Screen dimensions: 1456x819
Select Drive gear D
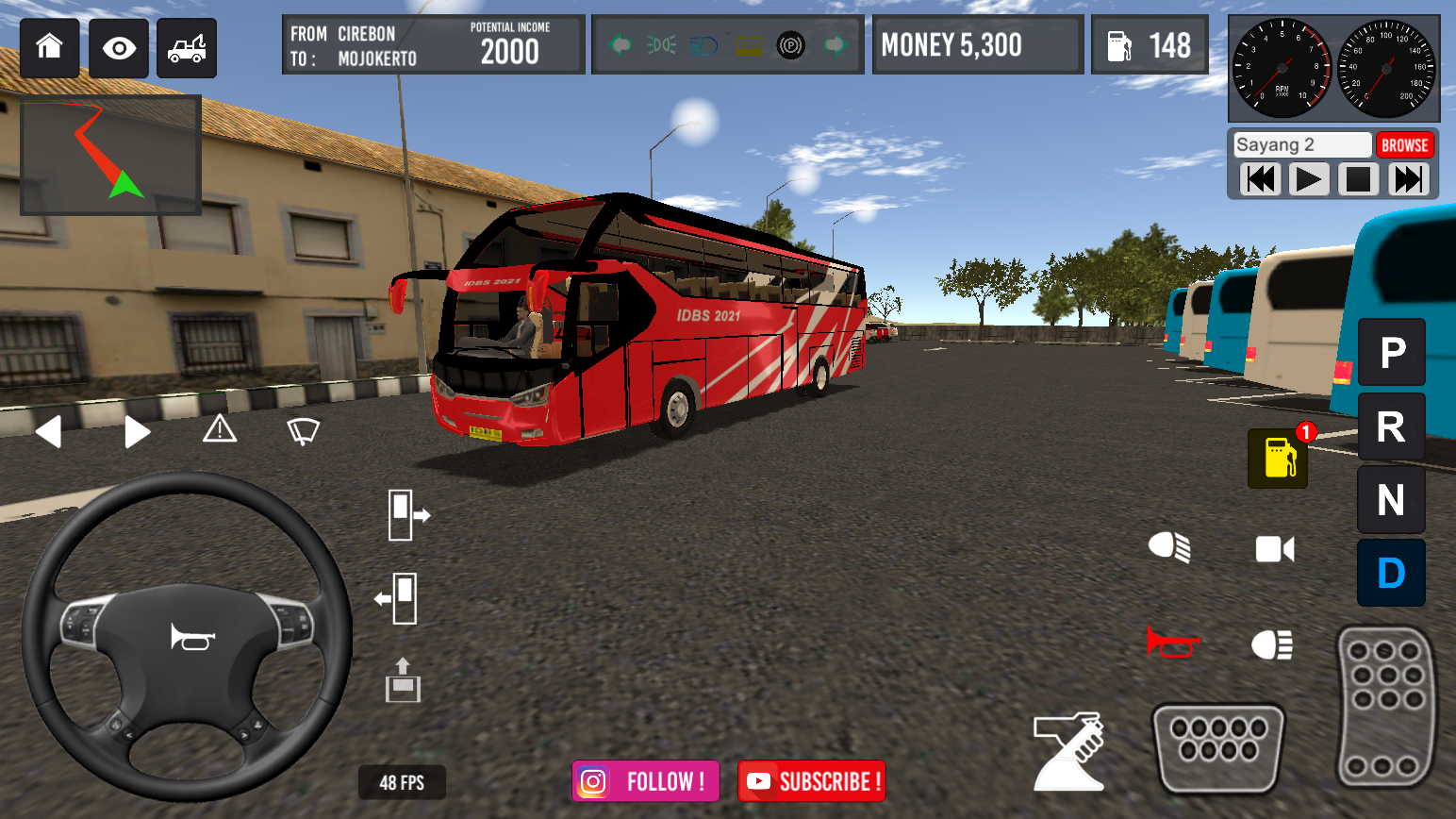[x=1391, y=573]
